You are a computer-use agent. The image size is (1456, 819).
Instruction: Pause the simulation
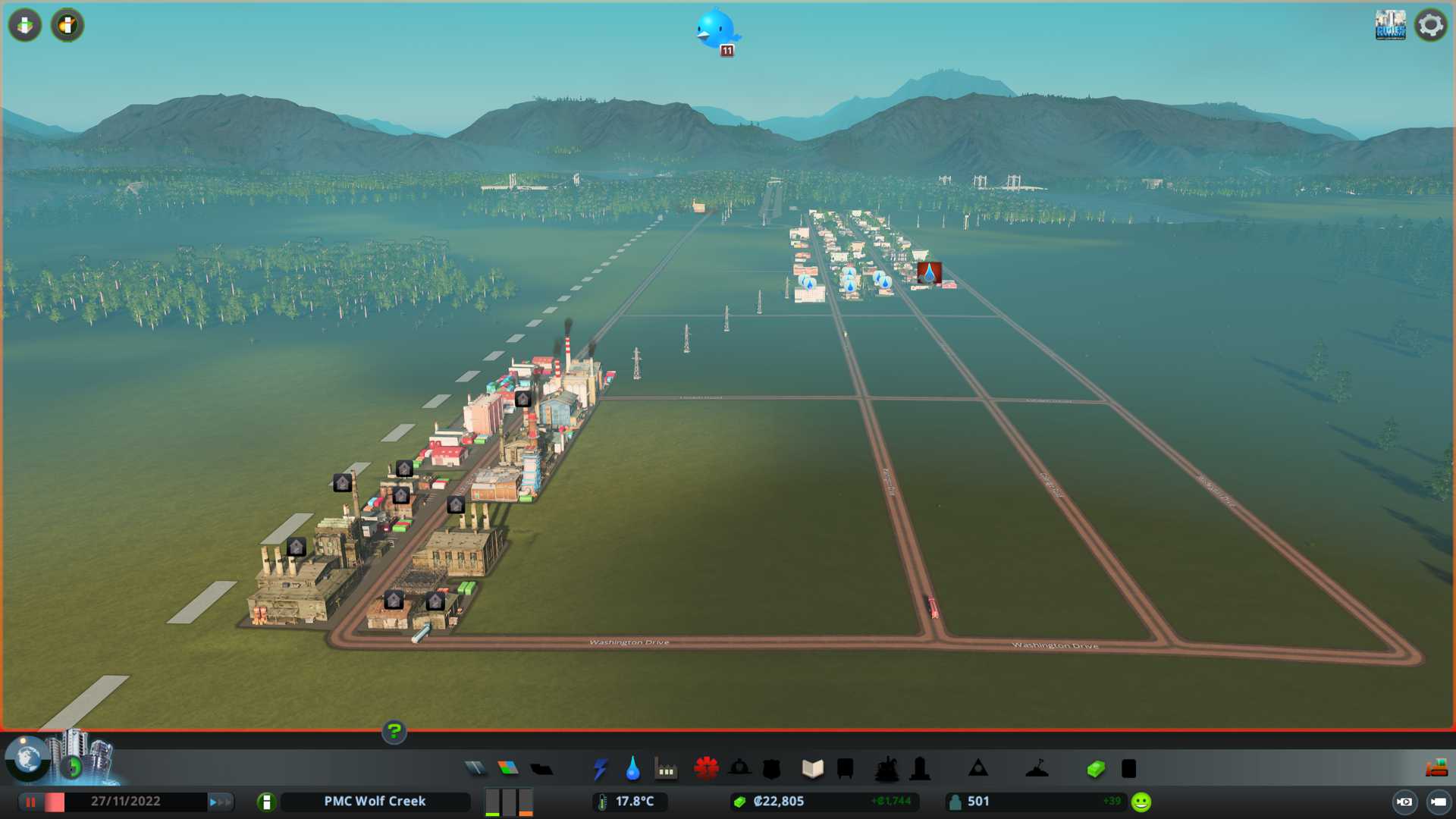tap(31, 802)
